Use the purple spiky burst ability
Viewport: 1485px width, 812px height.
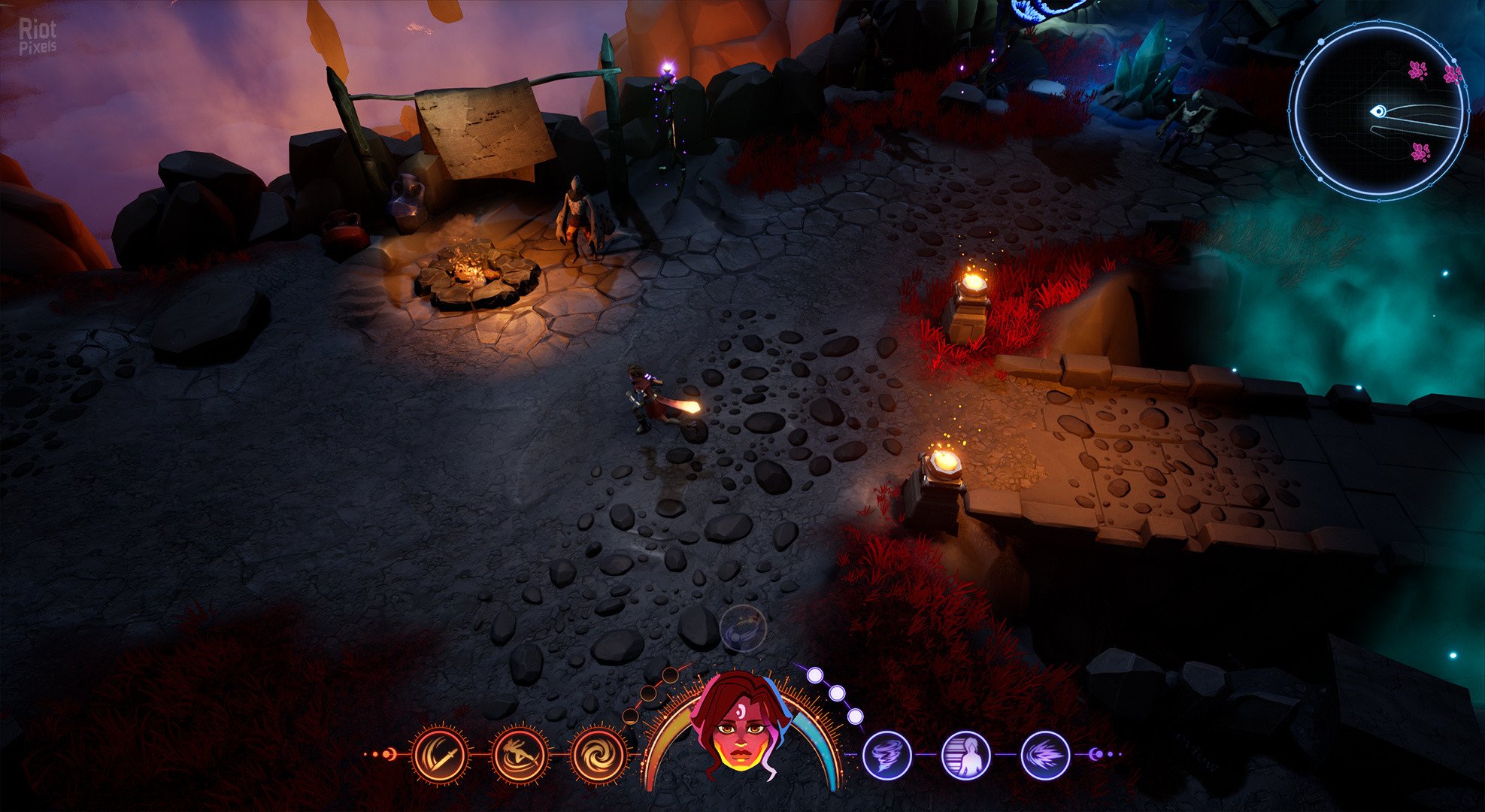1046,754
